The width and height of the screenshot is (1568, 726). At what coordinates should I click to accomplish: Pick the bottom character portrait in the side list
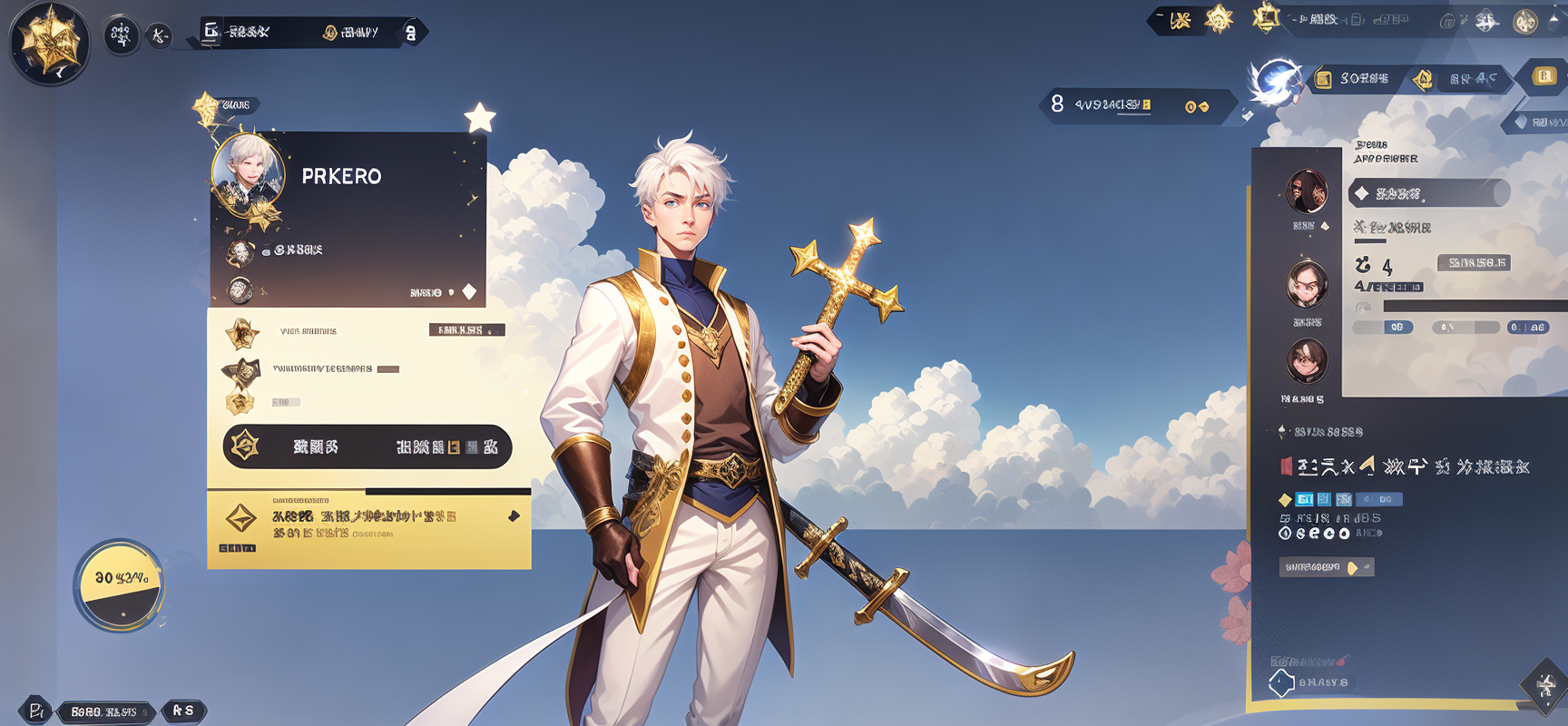1307,359
